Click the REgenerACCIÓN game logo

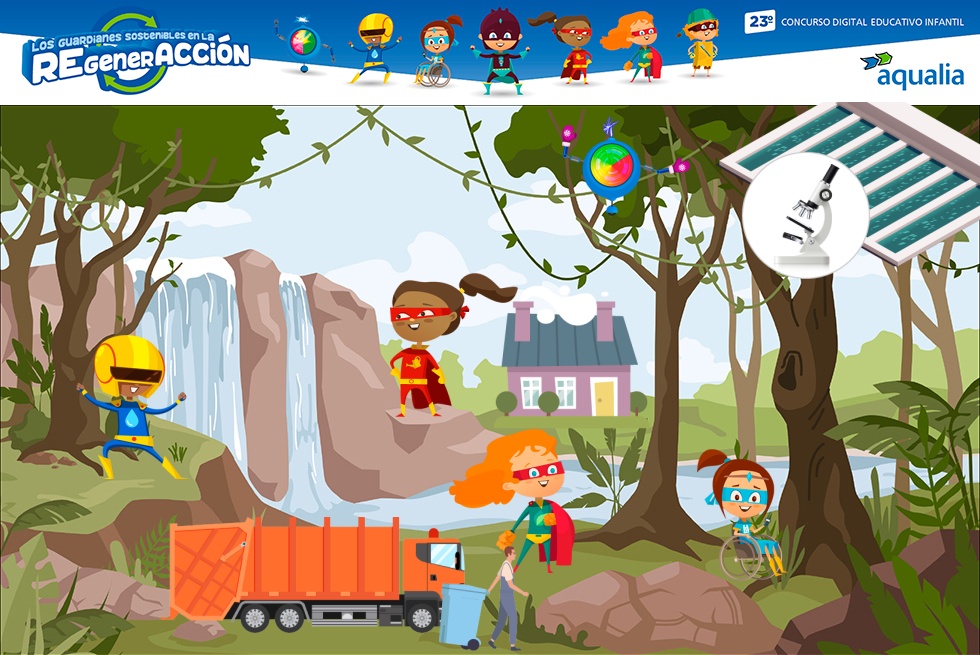pos(136,55)
